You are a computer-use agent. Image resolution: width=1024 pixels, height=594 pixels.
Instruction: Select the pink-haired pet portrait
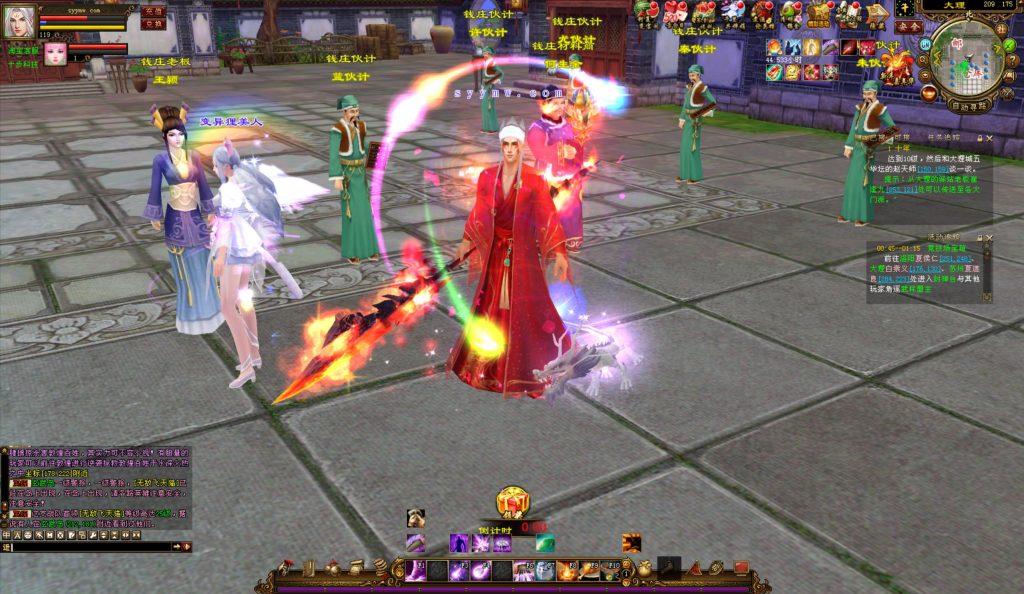coord(55,53)
